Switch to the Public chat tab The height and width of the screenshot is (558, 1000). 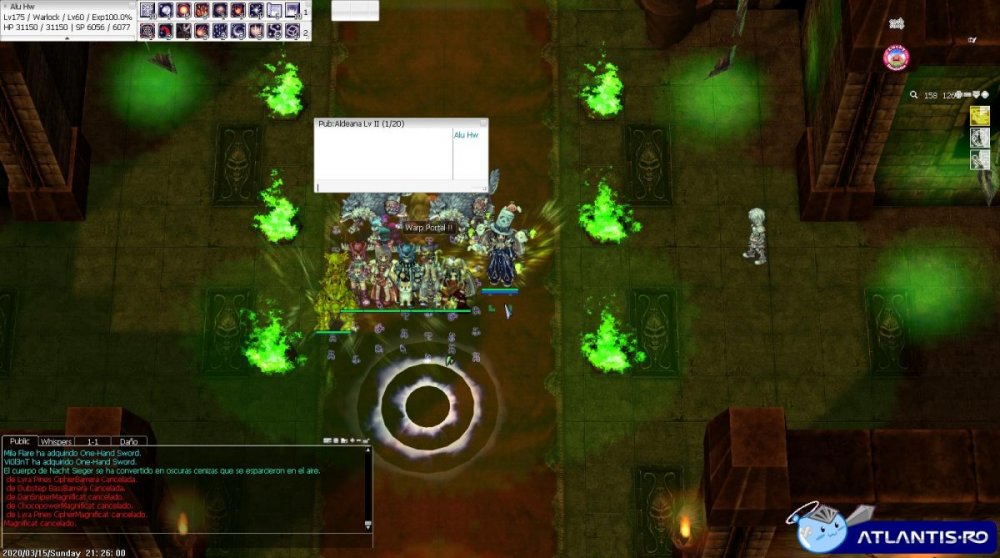click(x=18, y=441)
